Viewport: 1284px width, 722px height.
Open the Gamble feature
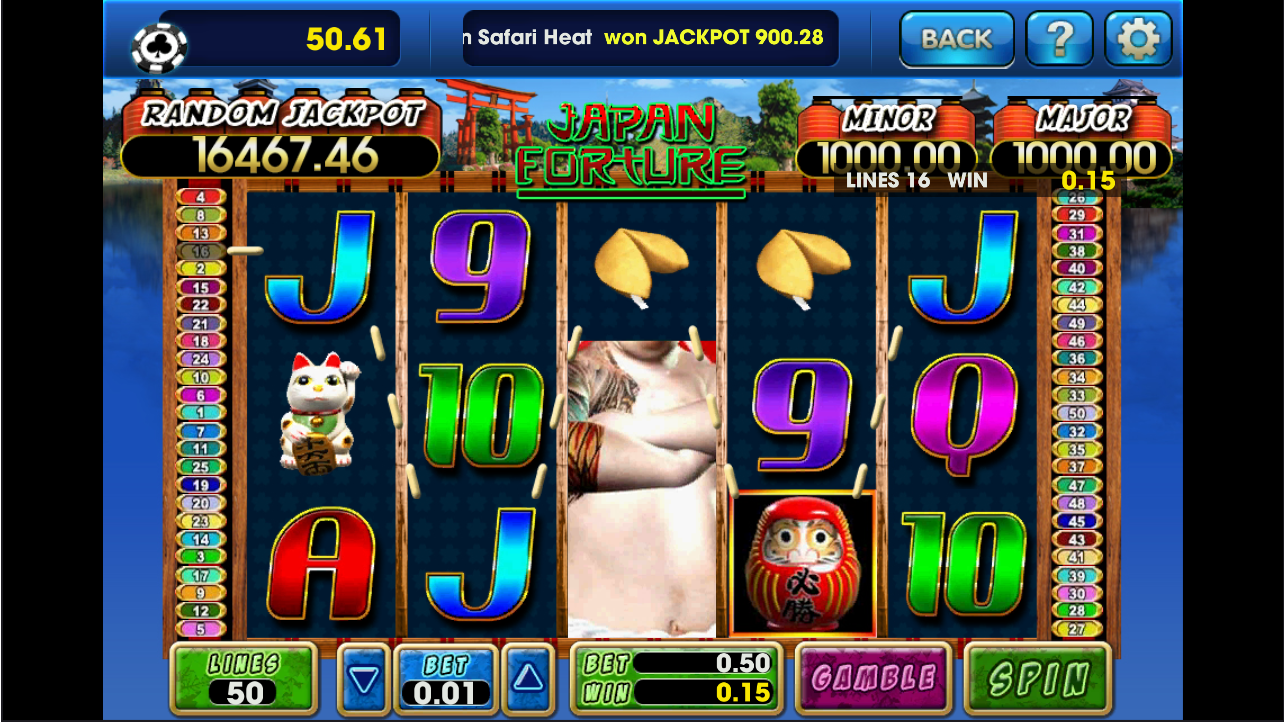coord(872,679)
